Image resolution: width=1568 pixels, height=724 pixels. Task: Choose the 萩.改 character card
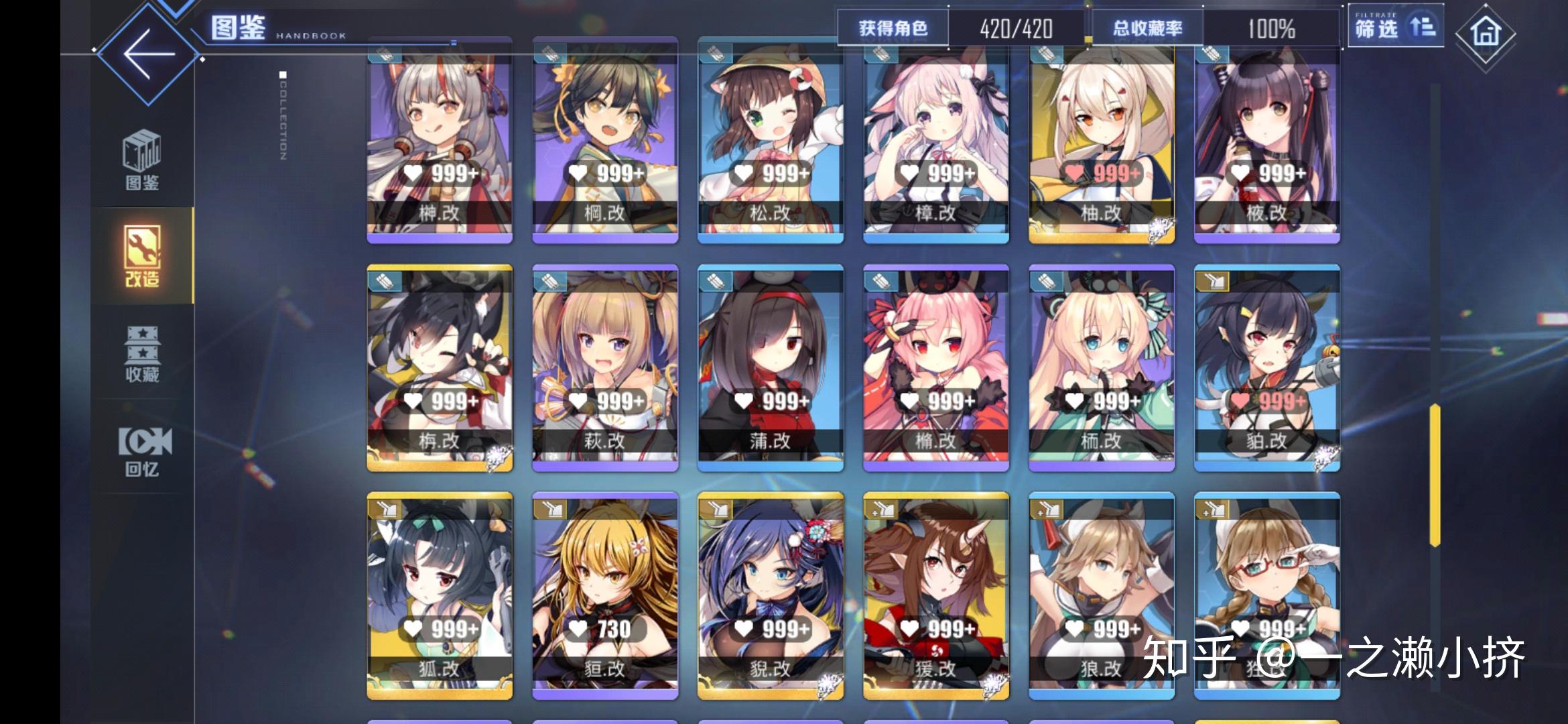(605, 367)
